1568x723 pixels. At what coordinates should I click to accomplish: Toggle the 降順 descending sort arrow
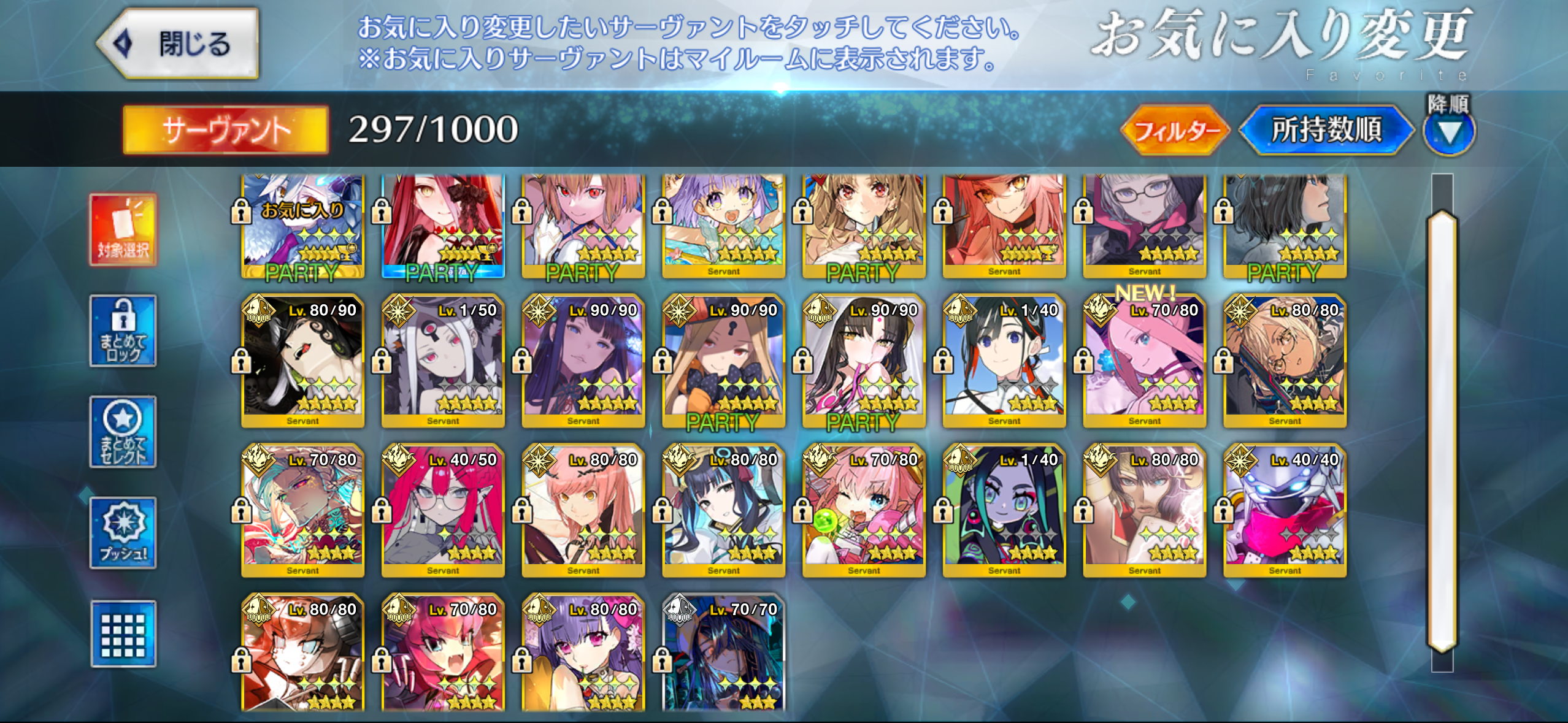coord(1449,131)
